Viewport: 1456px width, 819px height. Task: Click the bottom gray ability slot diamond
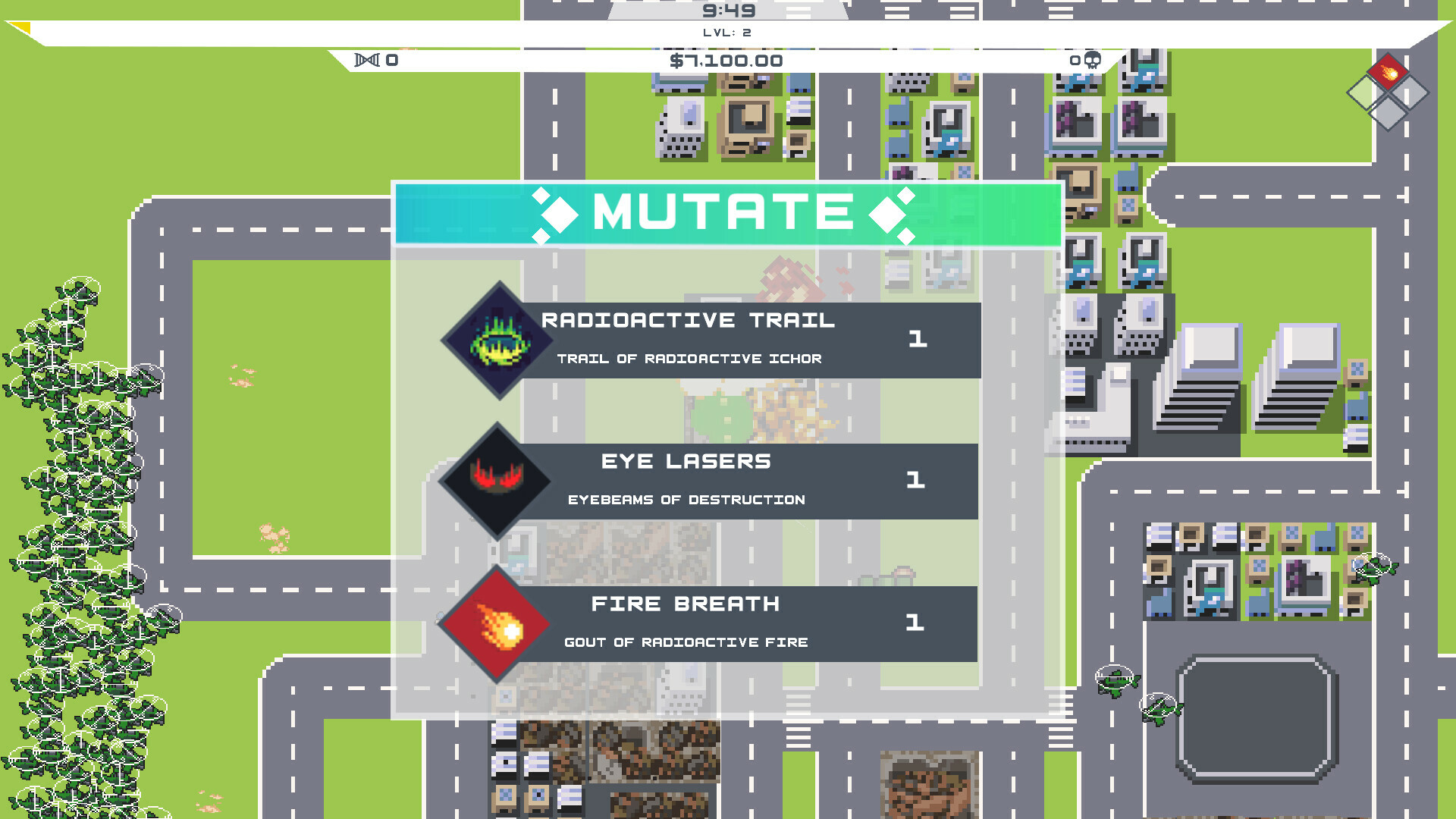click(1388, 113)
